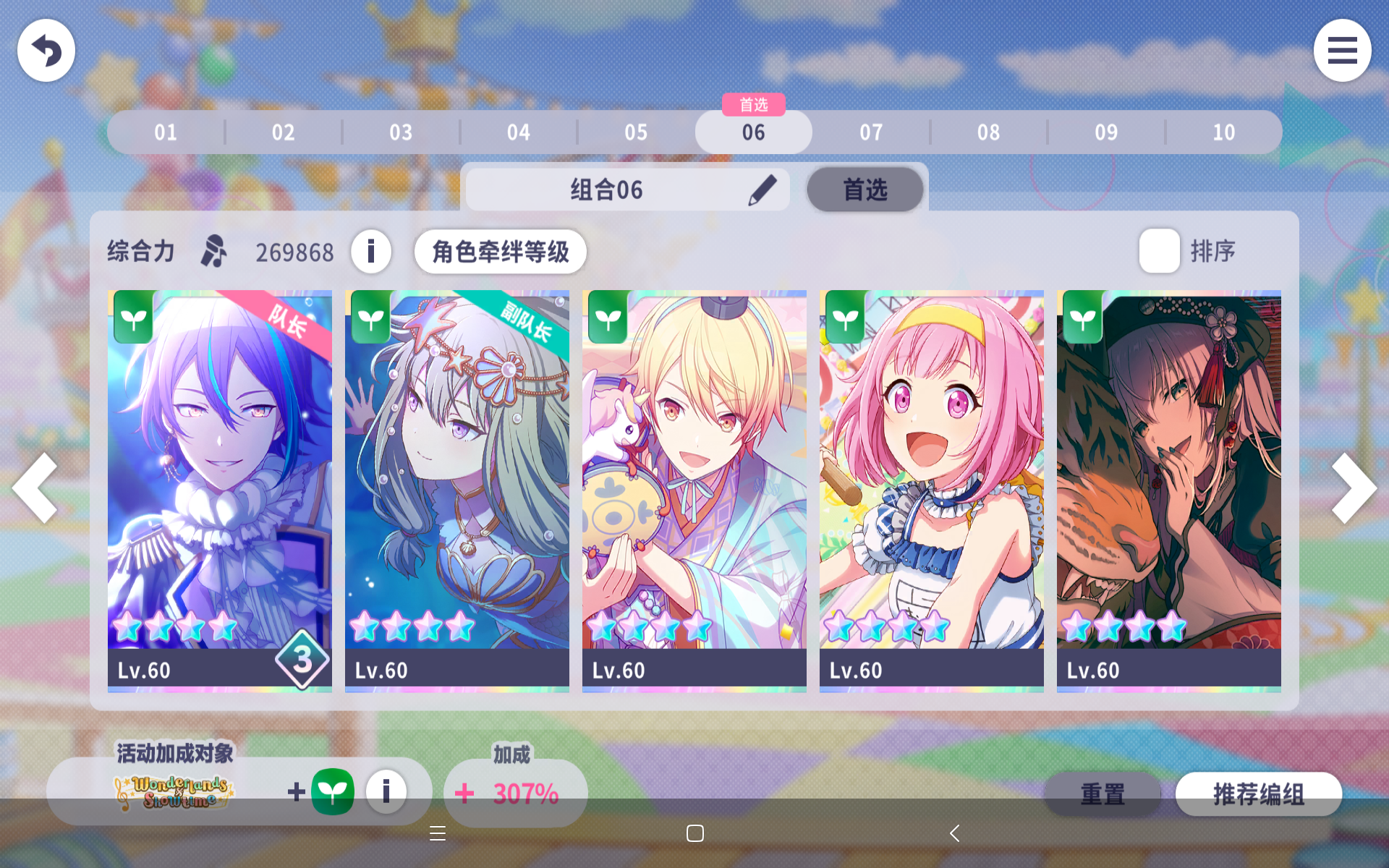
Task: Enable the 排序 sorting checkbox
Action: point(1158,250)
